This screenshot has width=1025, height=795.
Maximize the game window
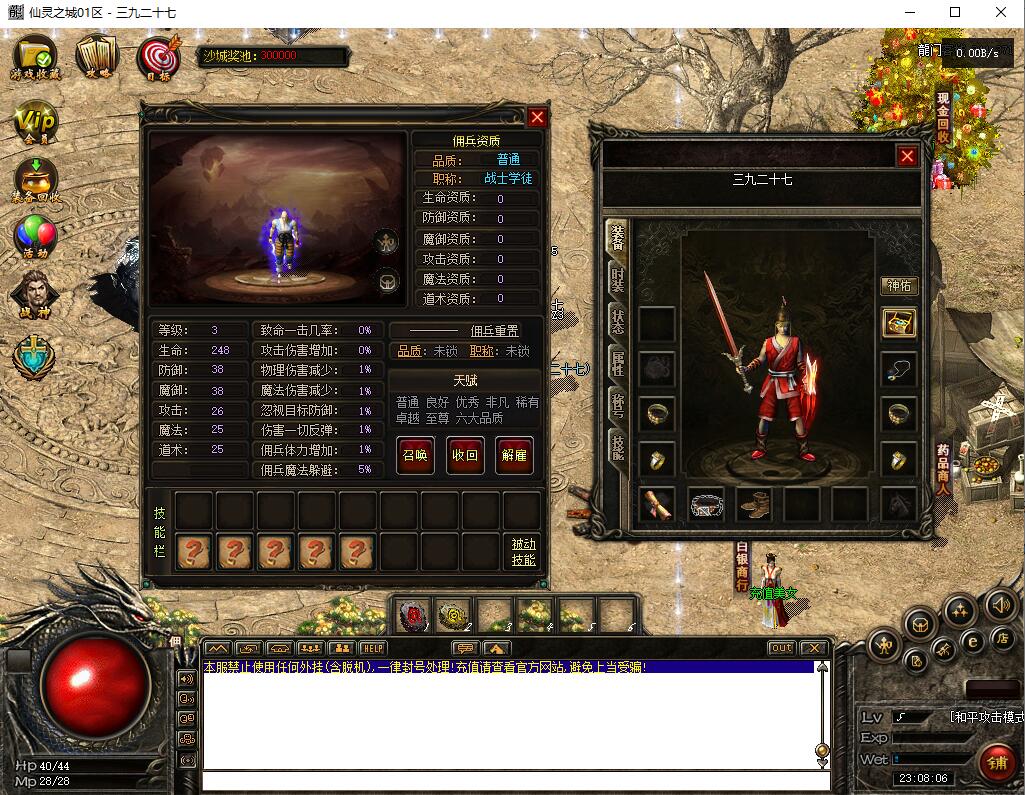pyautogui.click(x=955, y=12)
